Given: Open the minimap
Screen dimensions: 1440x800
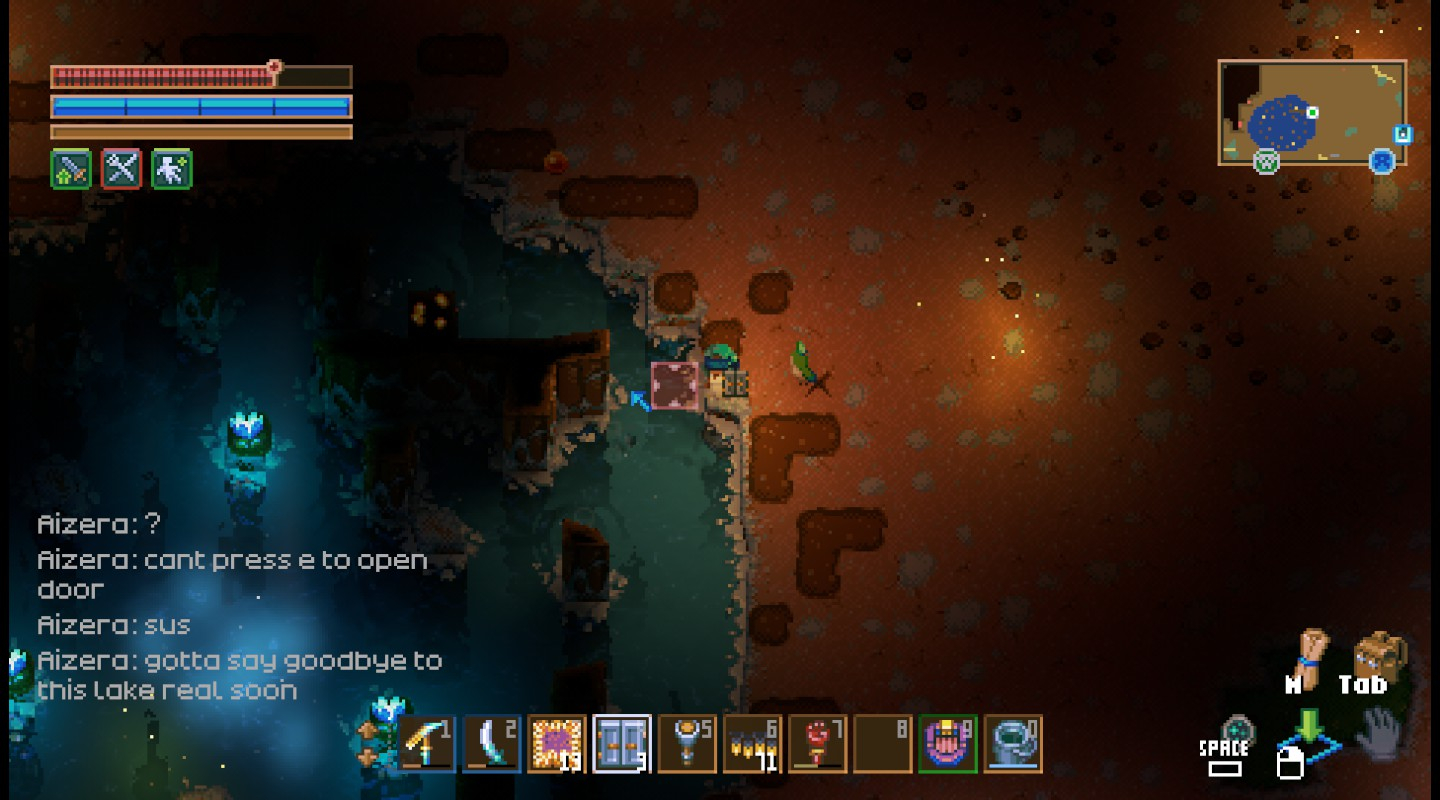Looking at the screenshot, I should 1311,112.
